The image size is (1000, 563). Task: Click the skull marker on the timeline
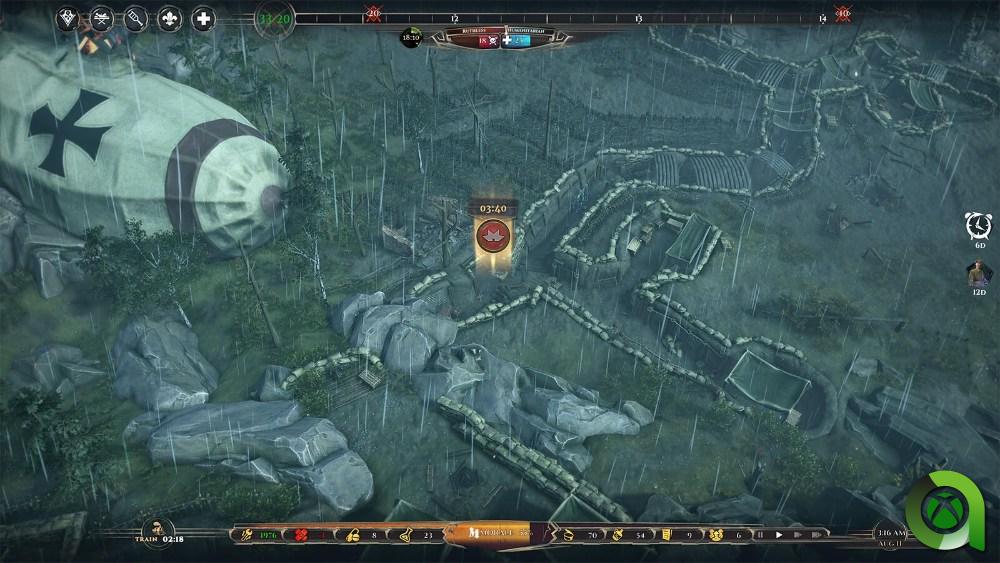[373, 14]
